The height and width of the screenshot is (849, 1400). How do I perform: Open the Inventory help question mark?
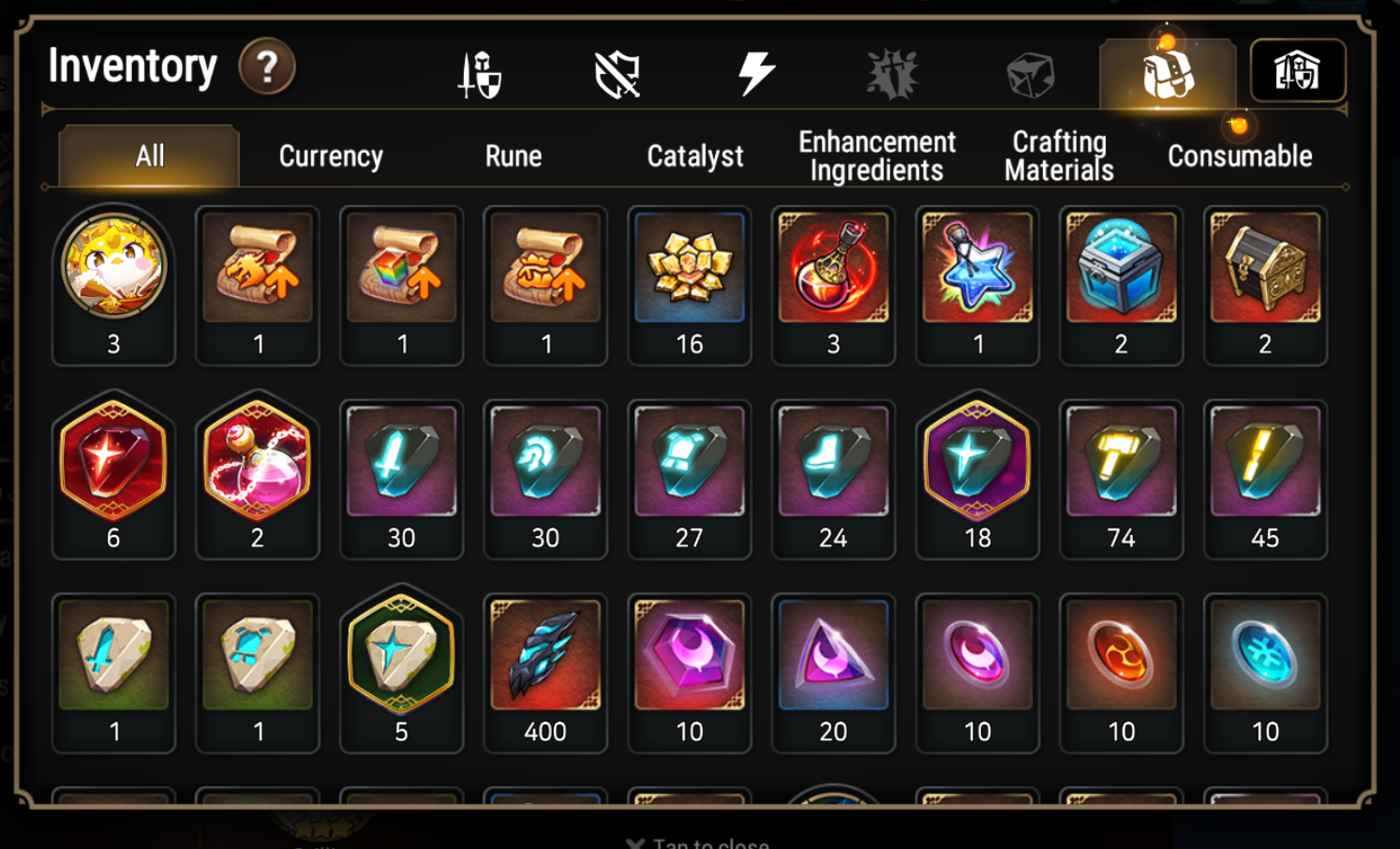coord(268,67)
